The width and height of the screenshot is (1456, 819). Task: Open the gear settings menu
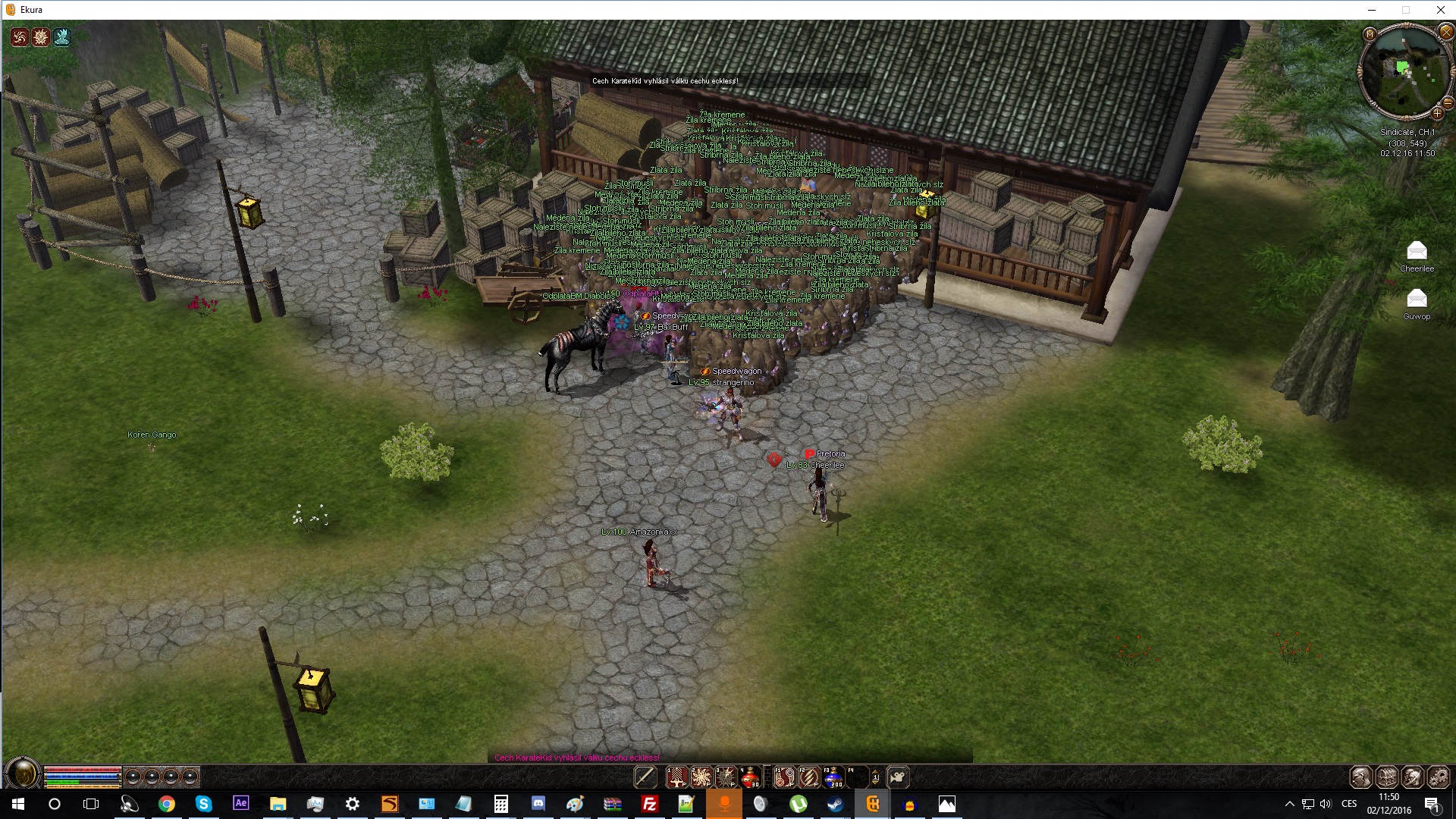pyautogui.click(x=1439, y=777)
